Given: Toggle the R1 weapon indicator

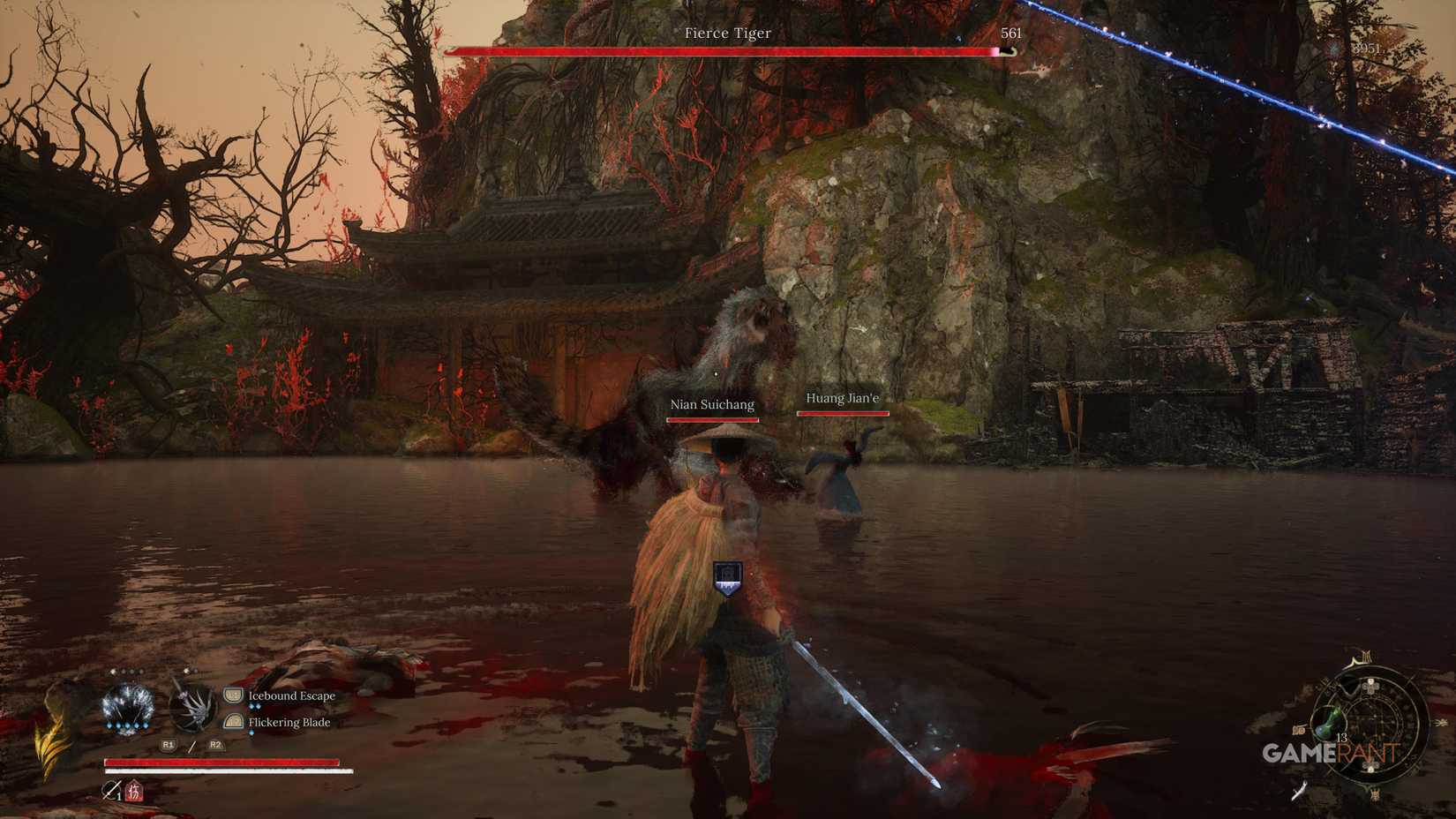Looking at the screenshot, I should [168, 745].
